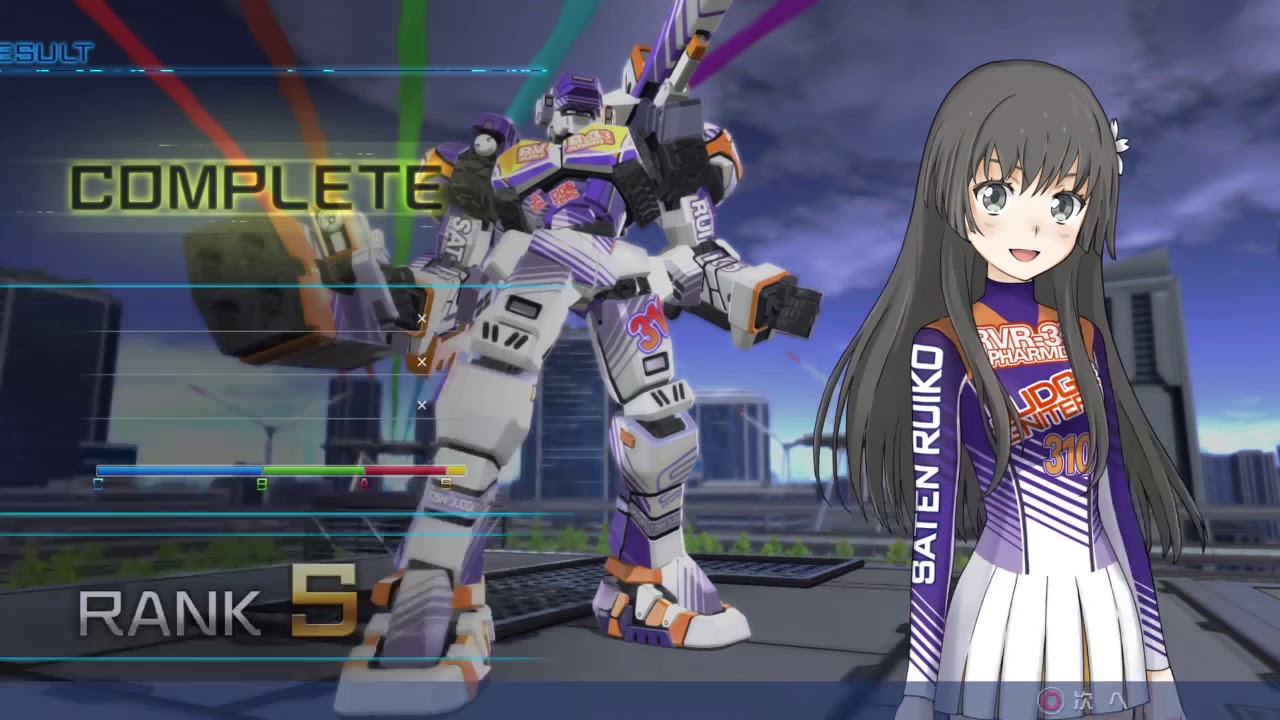
Task: Toggle the first × marker on left panel
Action: click(422, 317)
